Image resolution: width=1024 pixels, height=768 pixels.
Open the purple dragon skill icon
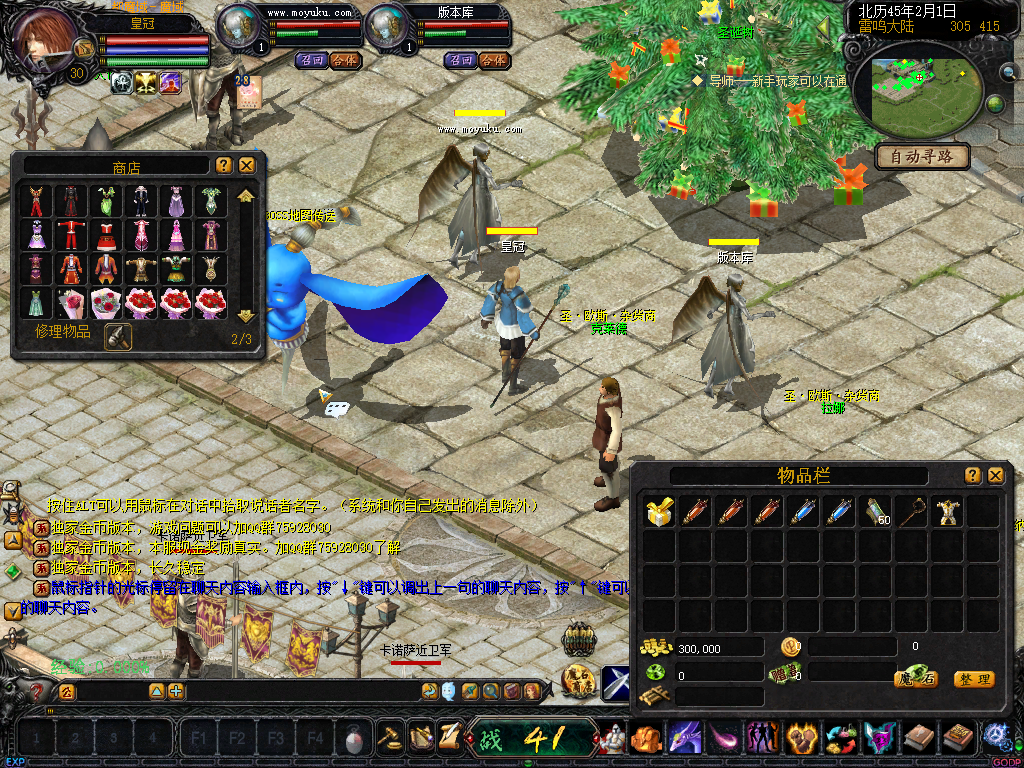685,739
